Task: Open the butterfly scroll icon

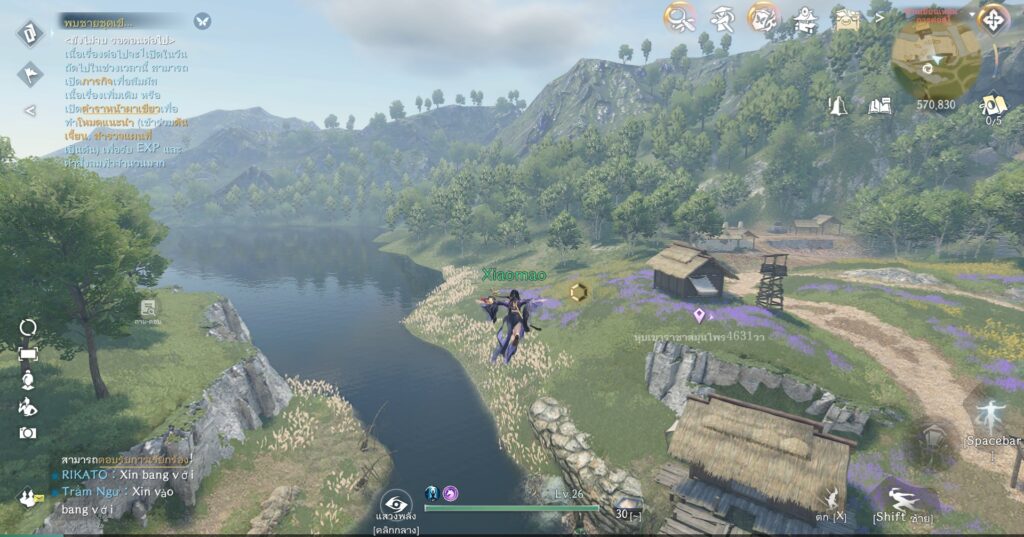Action: (x=764, y=17)
